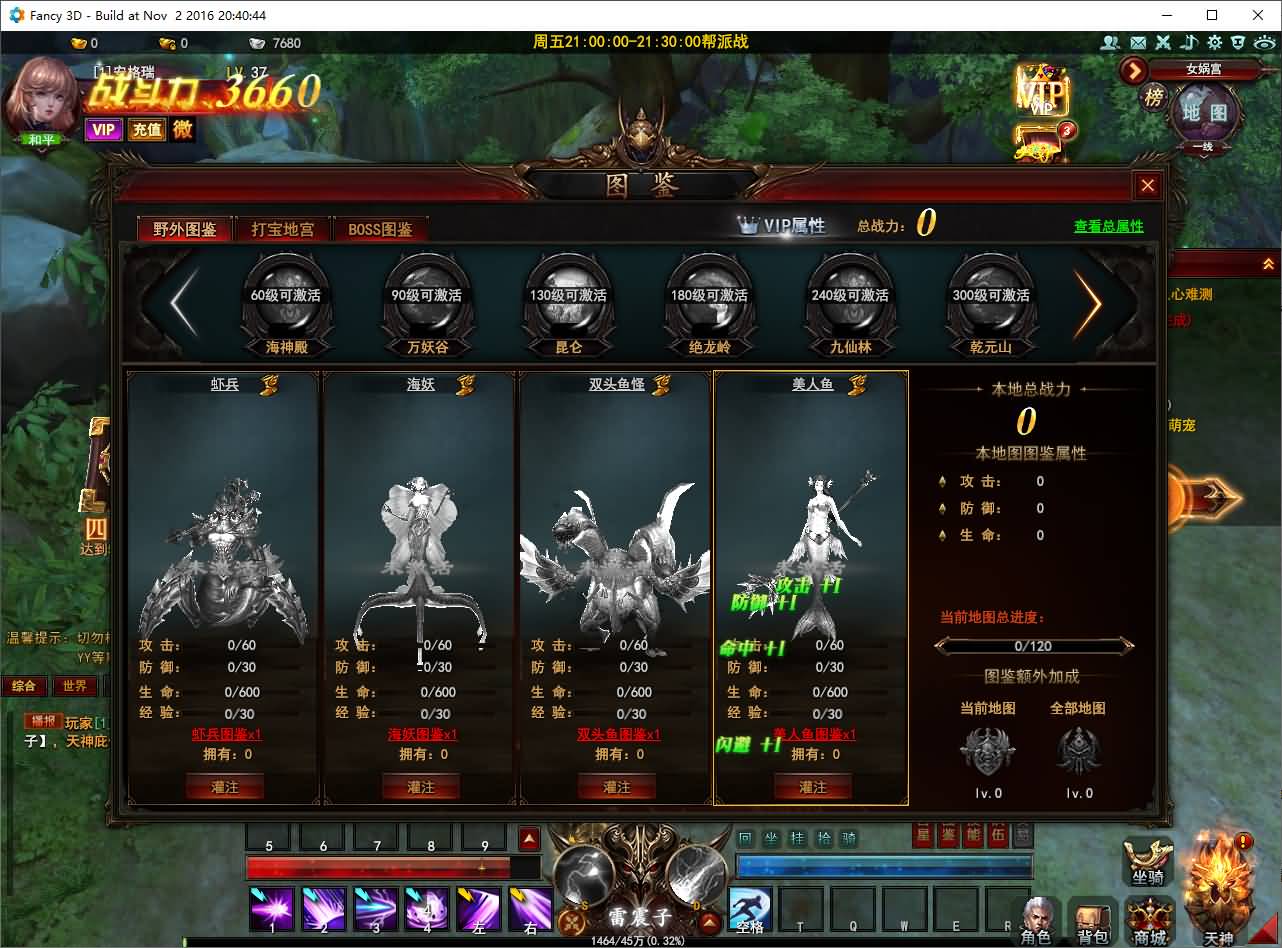Open the 背包 bag
The image size is (1282, 948).
tap(1092, 918)
